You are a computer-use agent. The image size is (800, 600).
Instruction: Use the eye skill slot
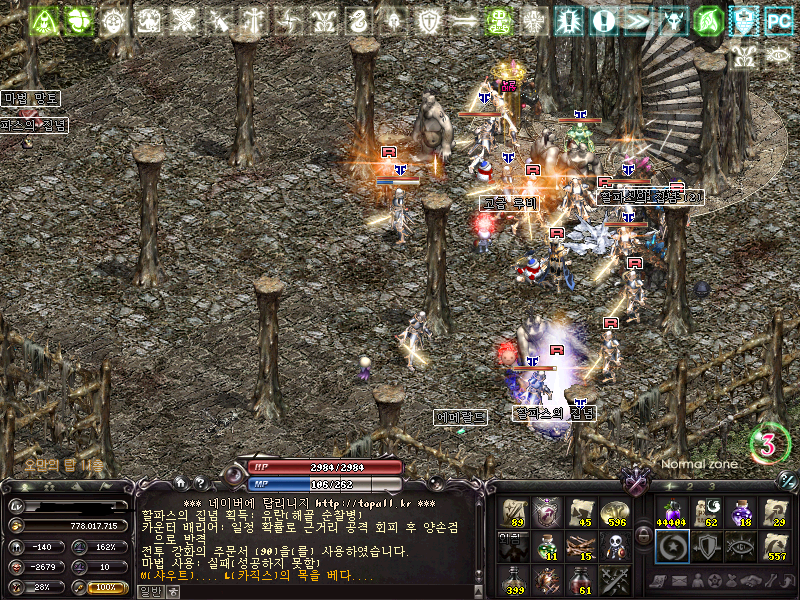740,546
